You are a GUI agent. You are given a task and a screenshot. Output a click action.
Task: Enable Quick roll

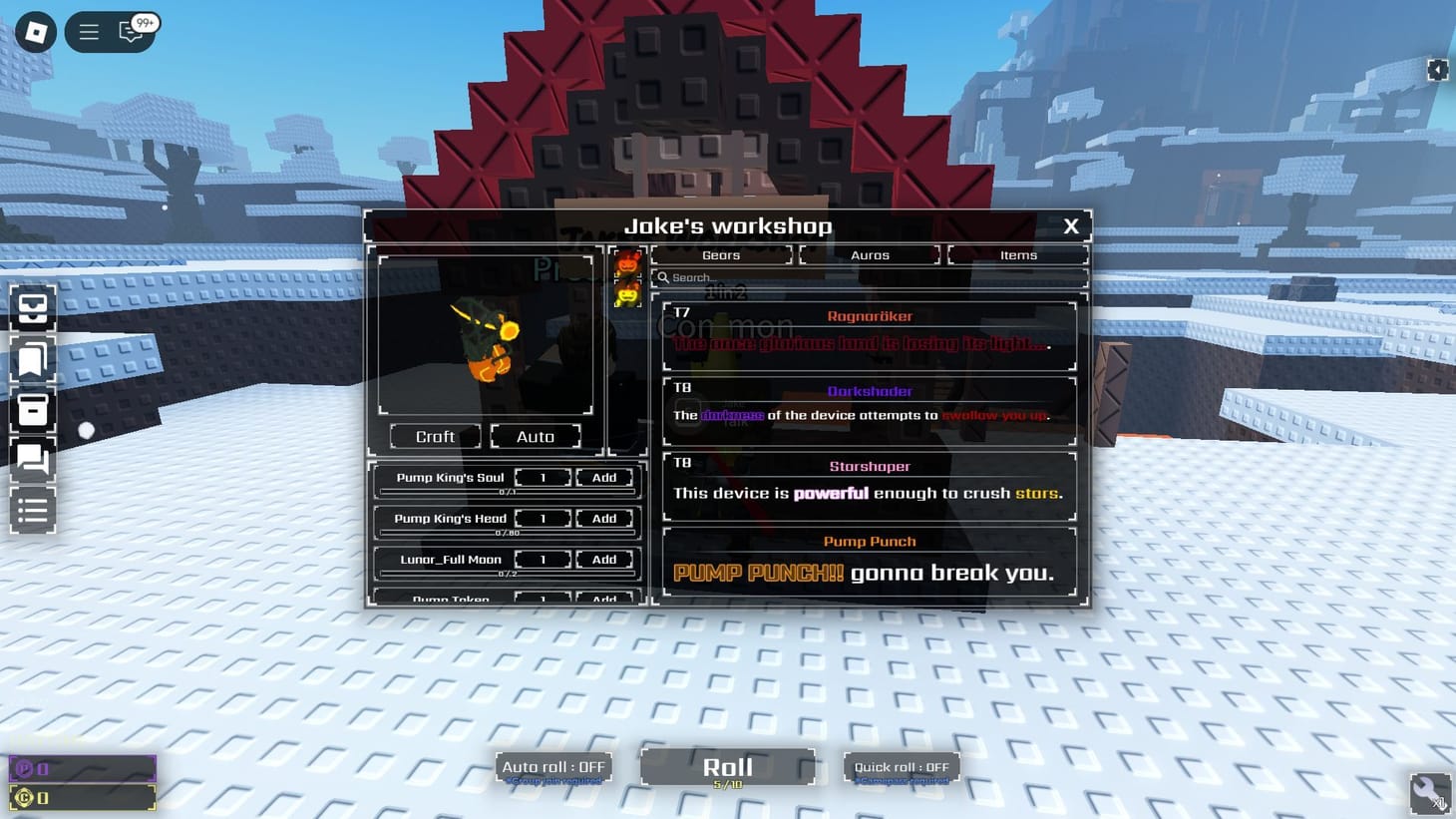[901, 766]
